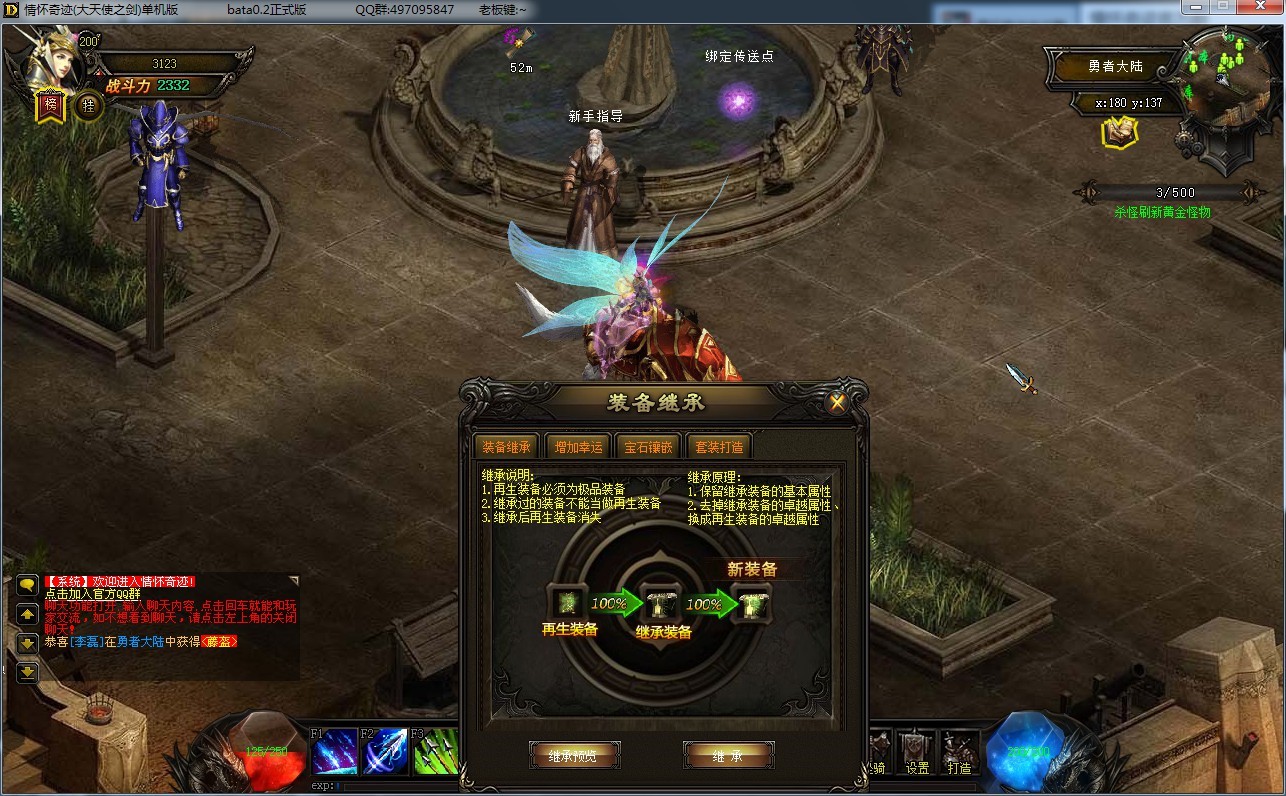Activate the F2 blue arrow skill
Image resolution: width=1286 pixels, height=796 pixels.
tap(384, 751)
